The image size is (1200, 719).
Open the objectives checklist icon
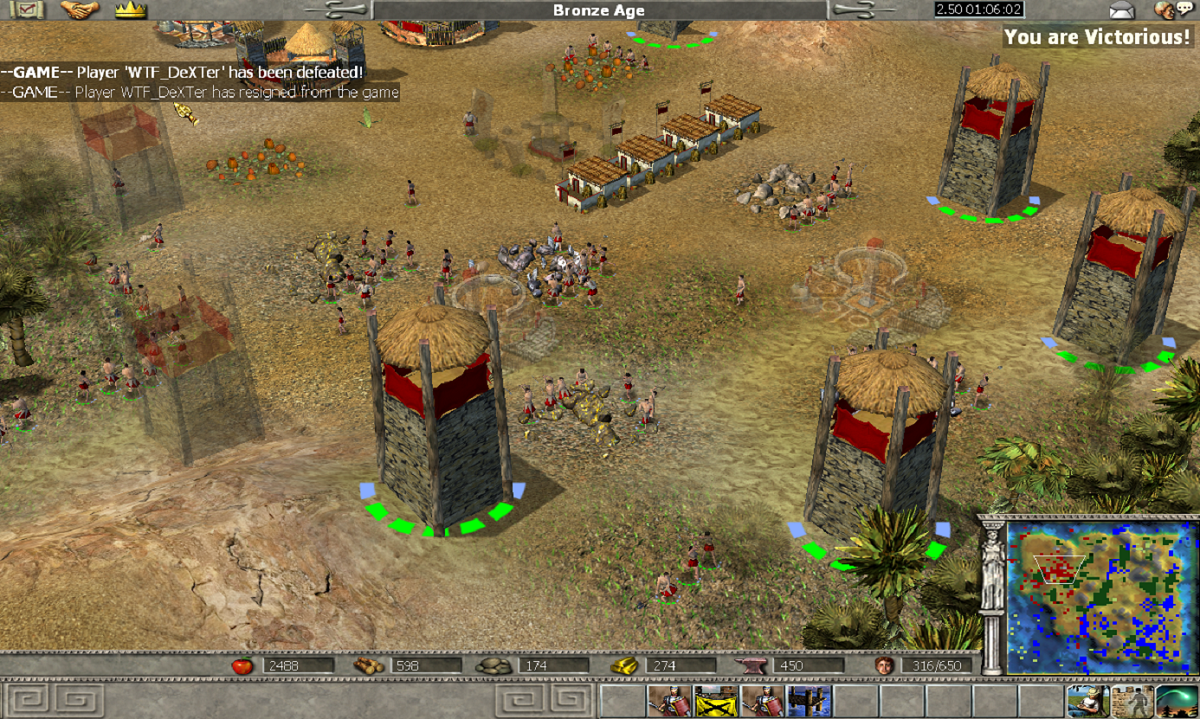coord(27,10)
